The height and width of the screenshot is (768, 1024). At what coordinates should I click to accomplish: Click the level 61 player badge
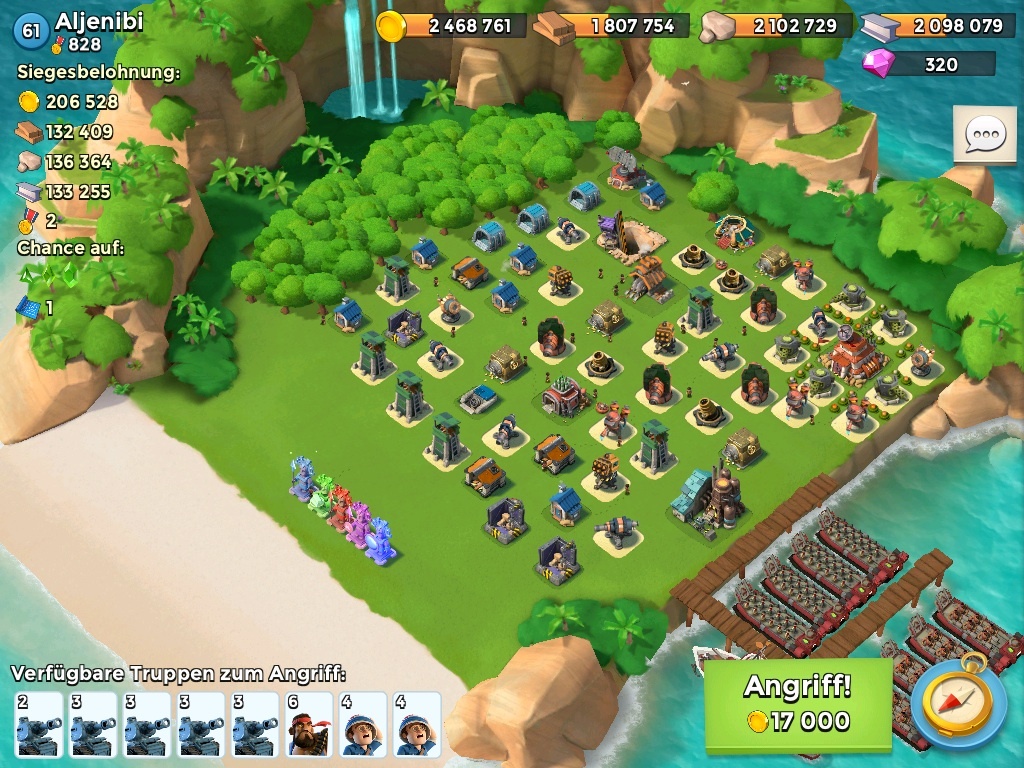point(30,31)
